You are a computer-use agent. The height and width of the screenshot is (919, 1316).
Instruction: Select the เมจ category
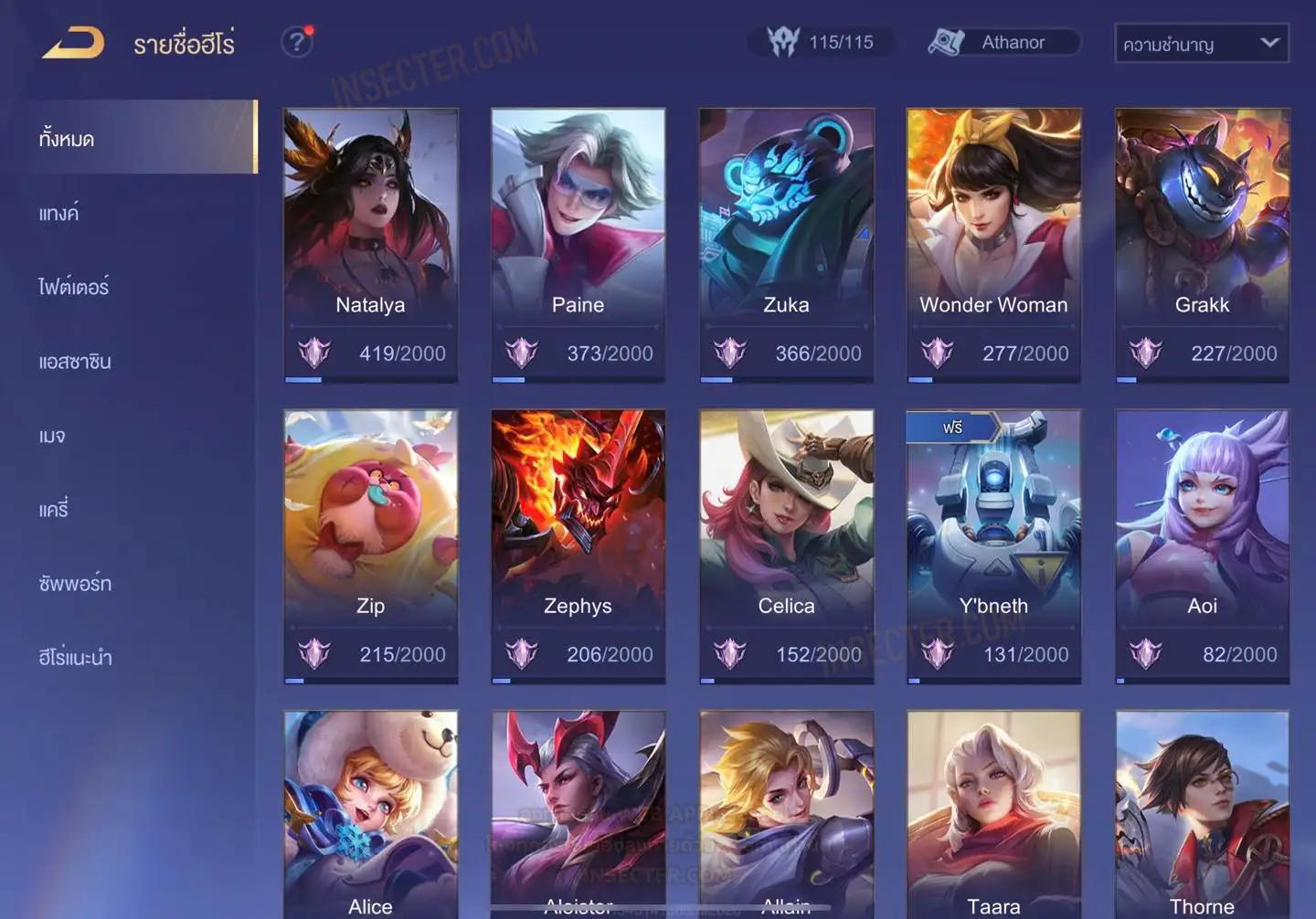click(52, 436)
